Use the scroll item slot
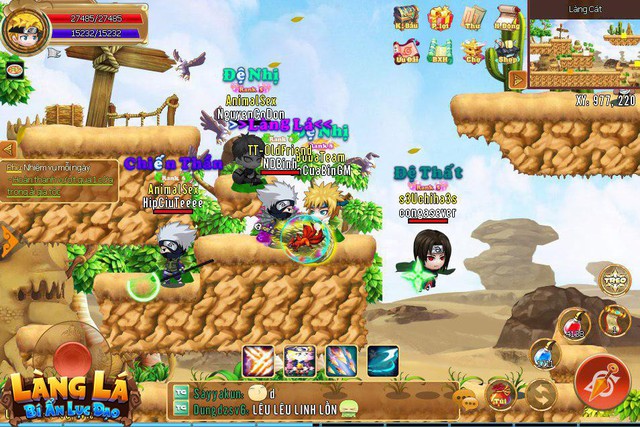This screenshot has width=640, height=427. 613,320
